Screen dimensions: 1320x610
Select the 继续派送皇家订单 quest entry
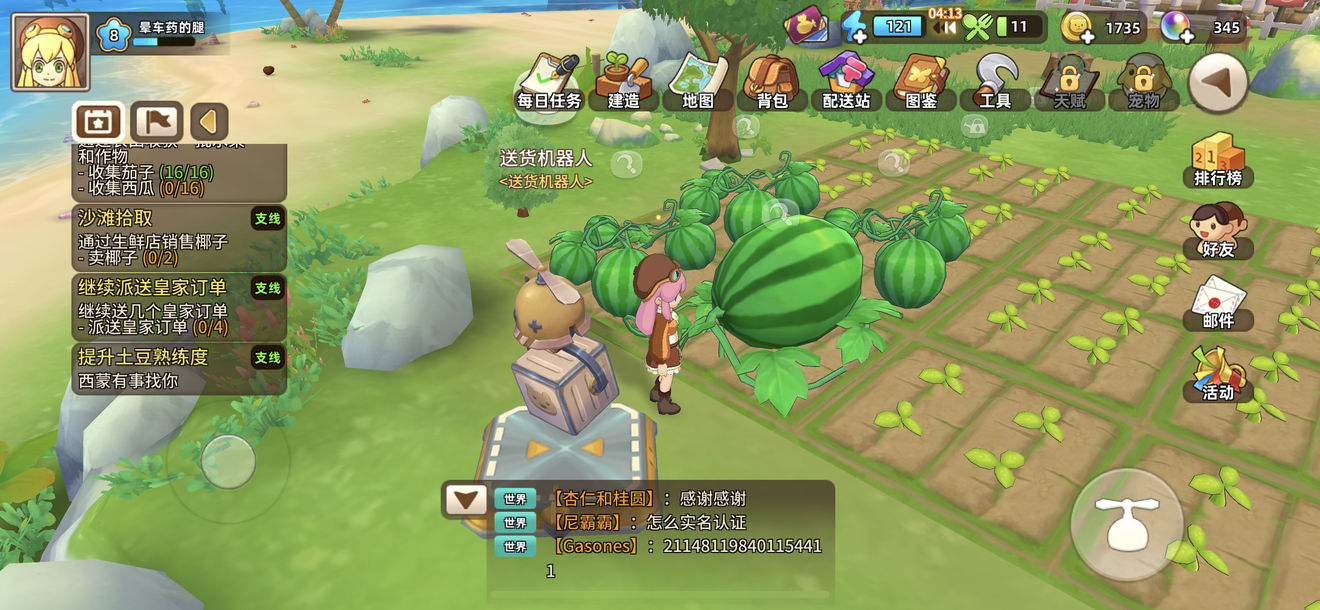click(x=180, y=306)
